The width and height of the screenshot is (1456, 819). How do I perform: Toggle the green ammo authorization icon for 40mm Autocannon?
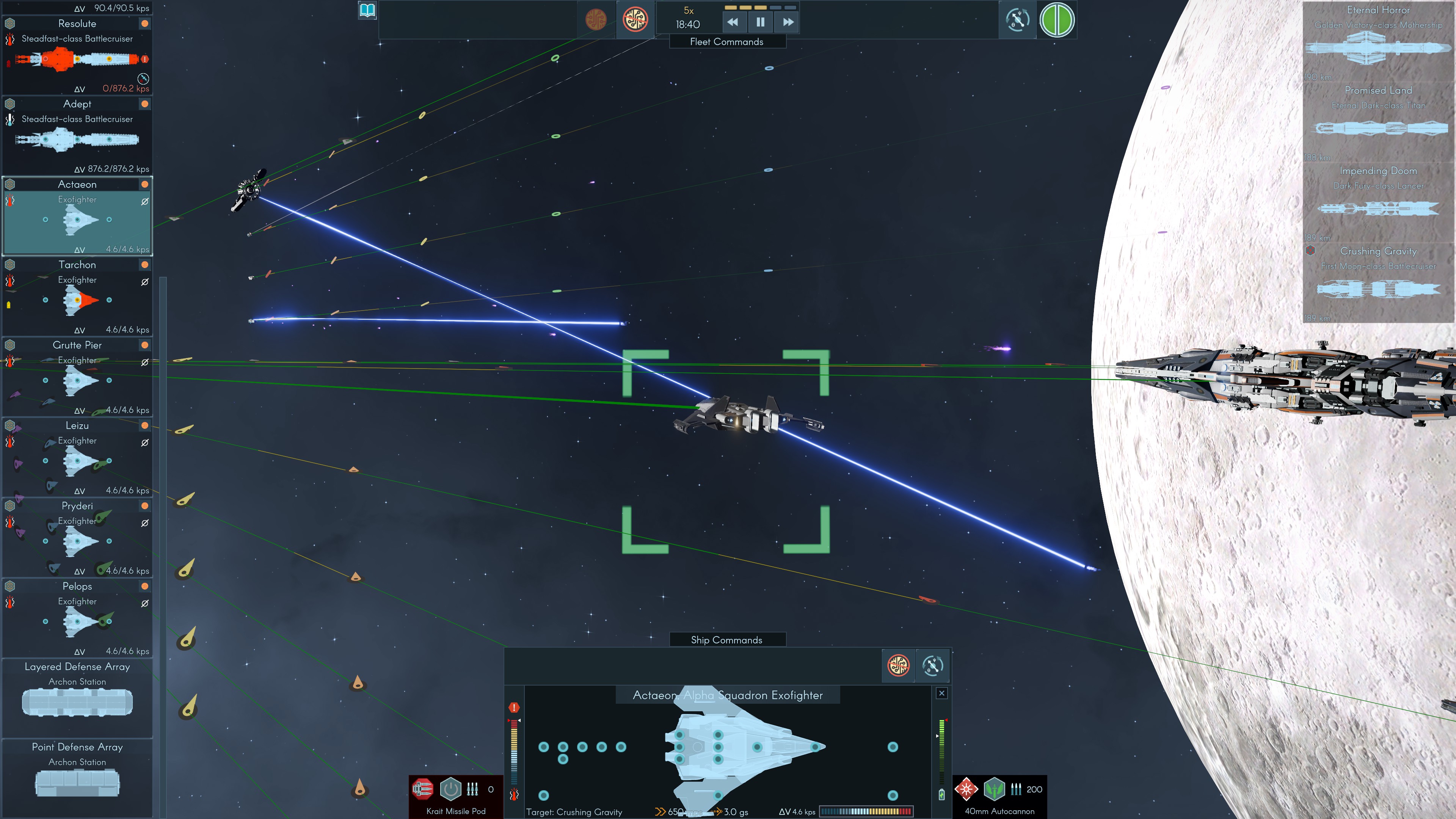[995, 789]
